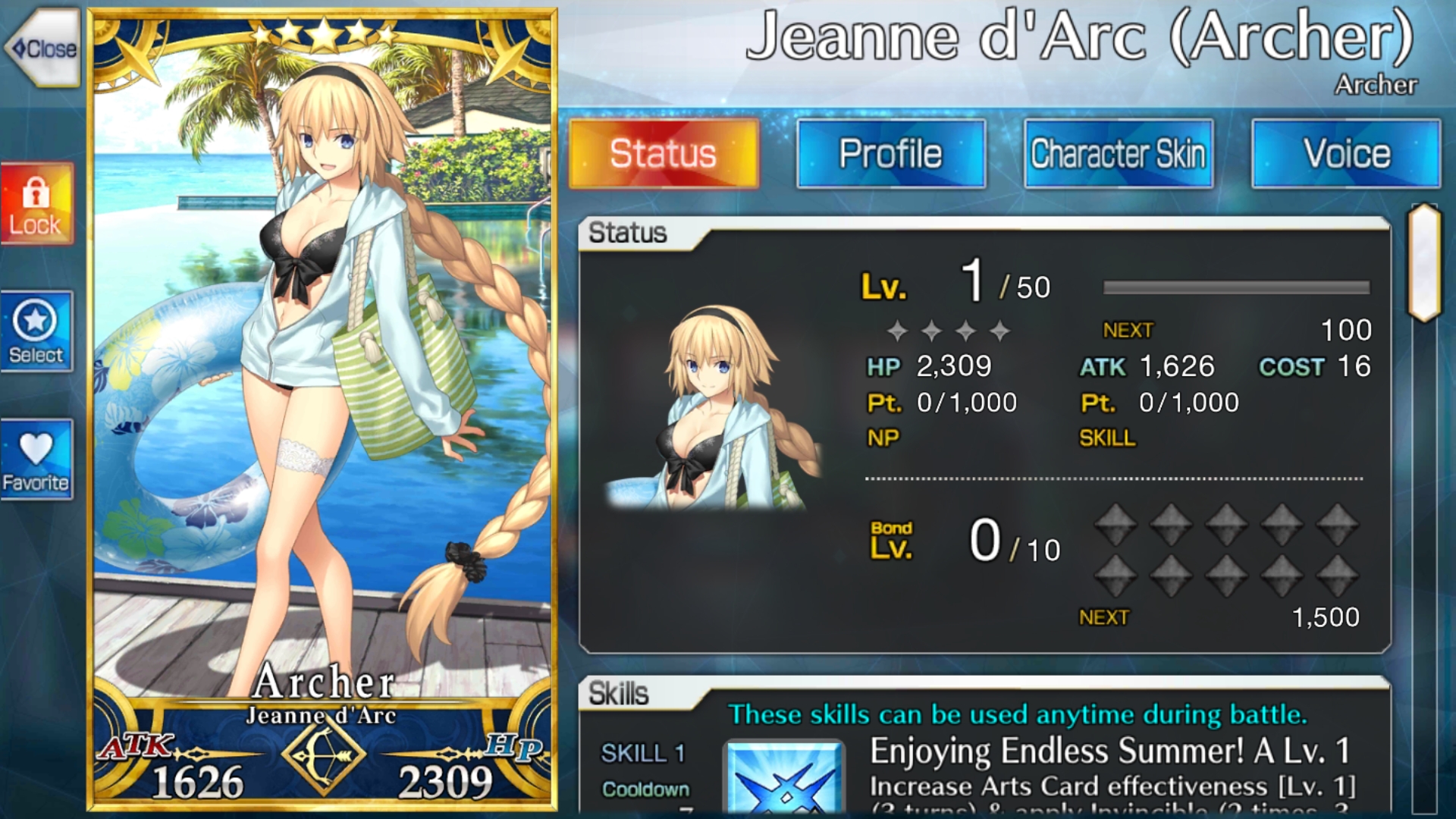Screen dimensions: 1456x819
Task: Open the Enjoying Endless Summer skill icon
Action: click(783, 785)
